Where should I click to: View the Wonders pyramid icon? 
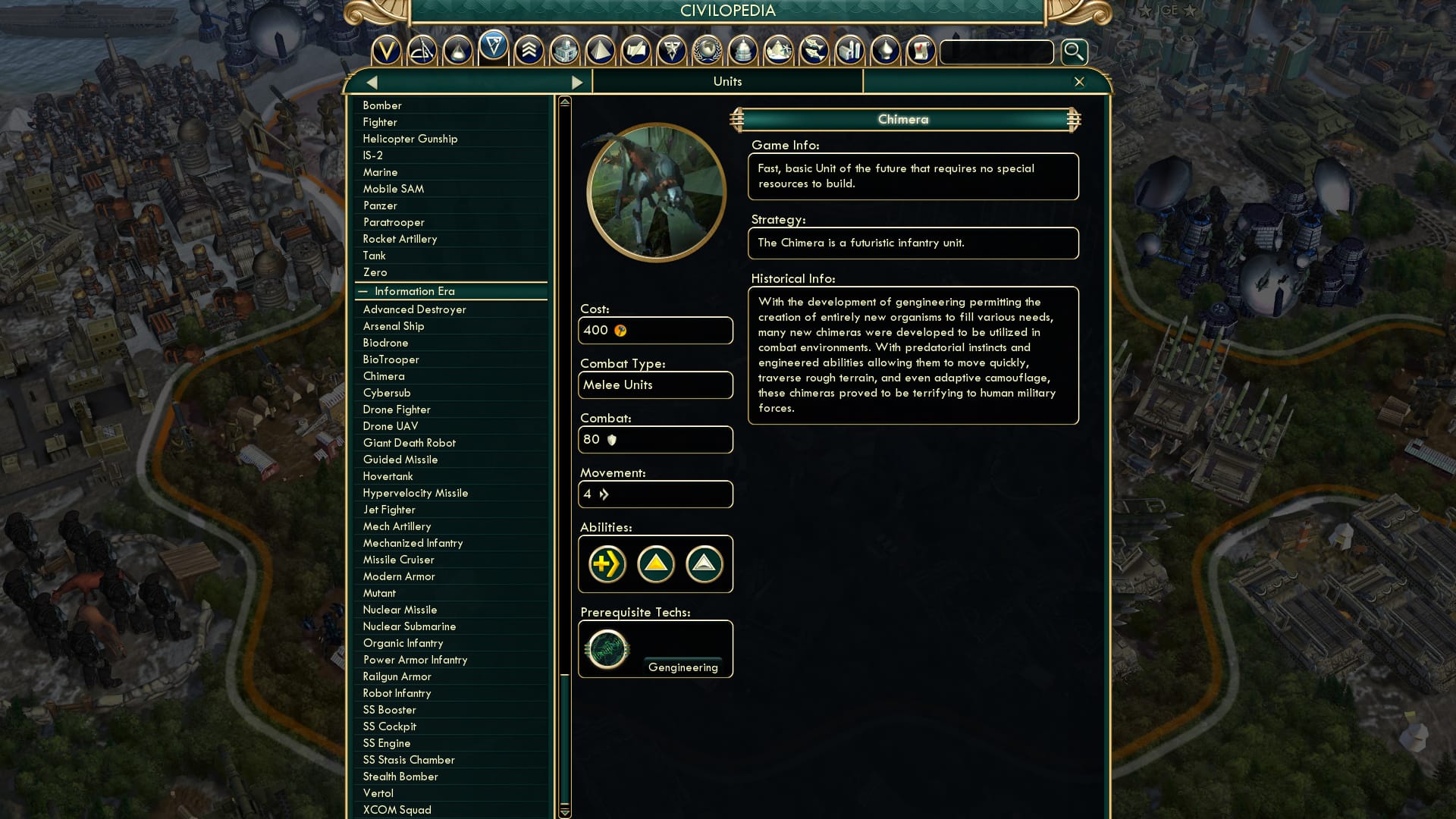click(601, 51)
